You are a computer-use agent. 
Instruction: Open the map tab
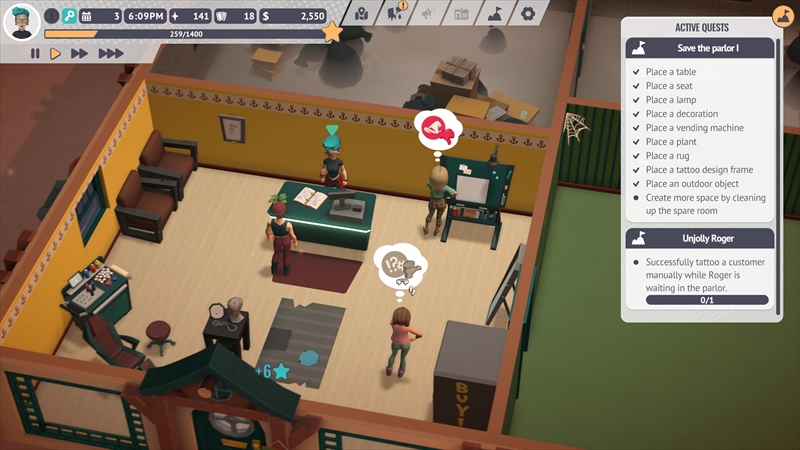[361, 13]
